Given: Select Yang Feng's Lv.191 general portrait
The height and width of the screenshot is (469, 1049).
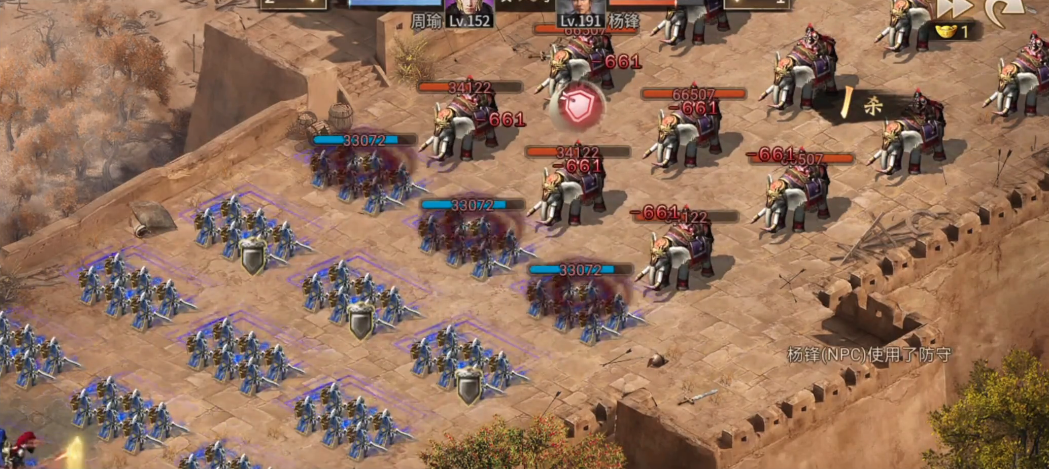Looking at the screenshot, I should pyautogui.click(x=581, y=8).
